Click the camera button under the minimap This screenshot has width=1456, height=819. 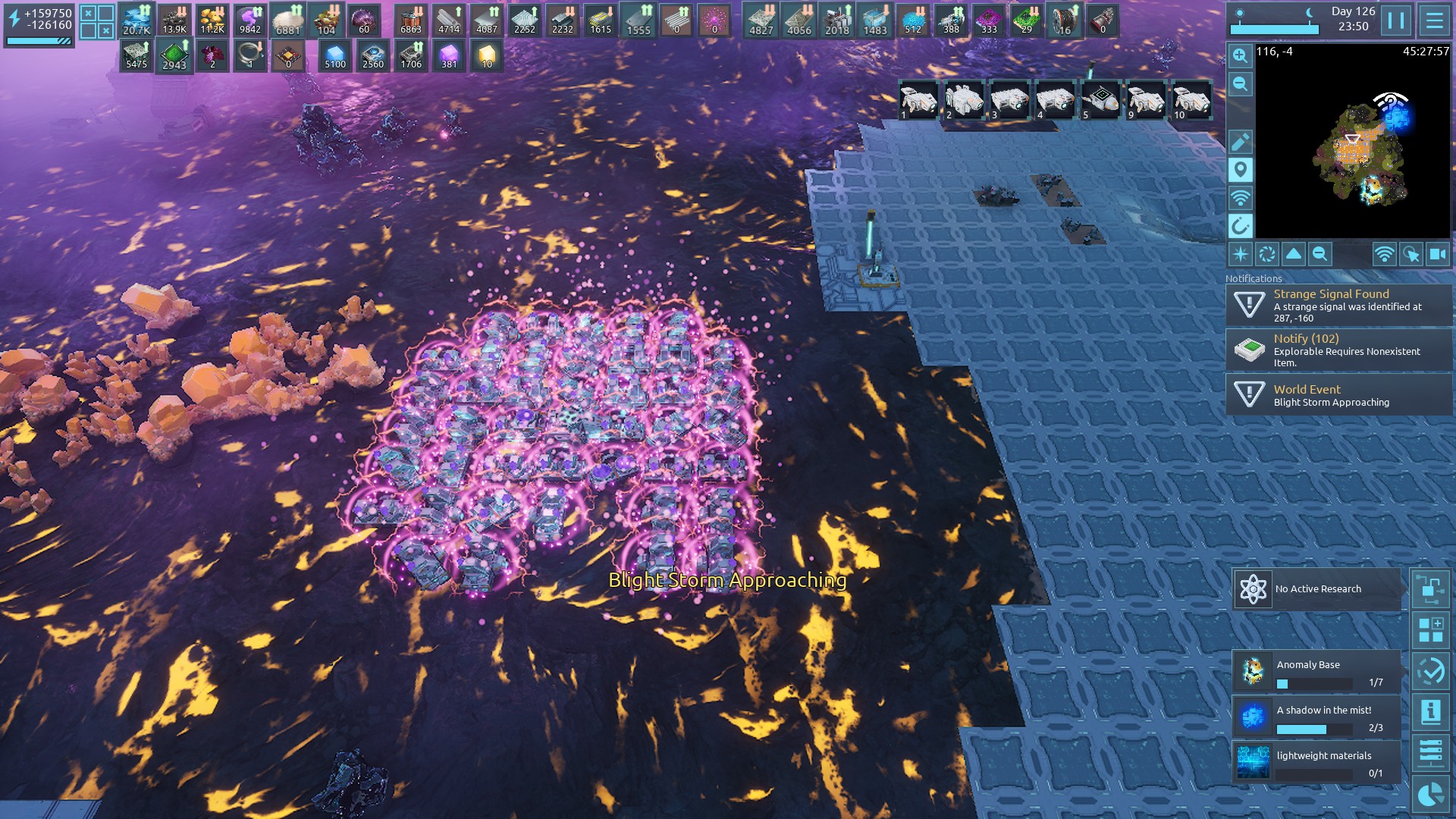1437,254
